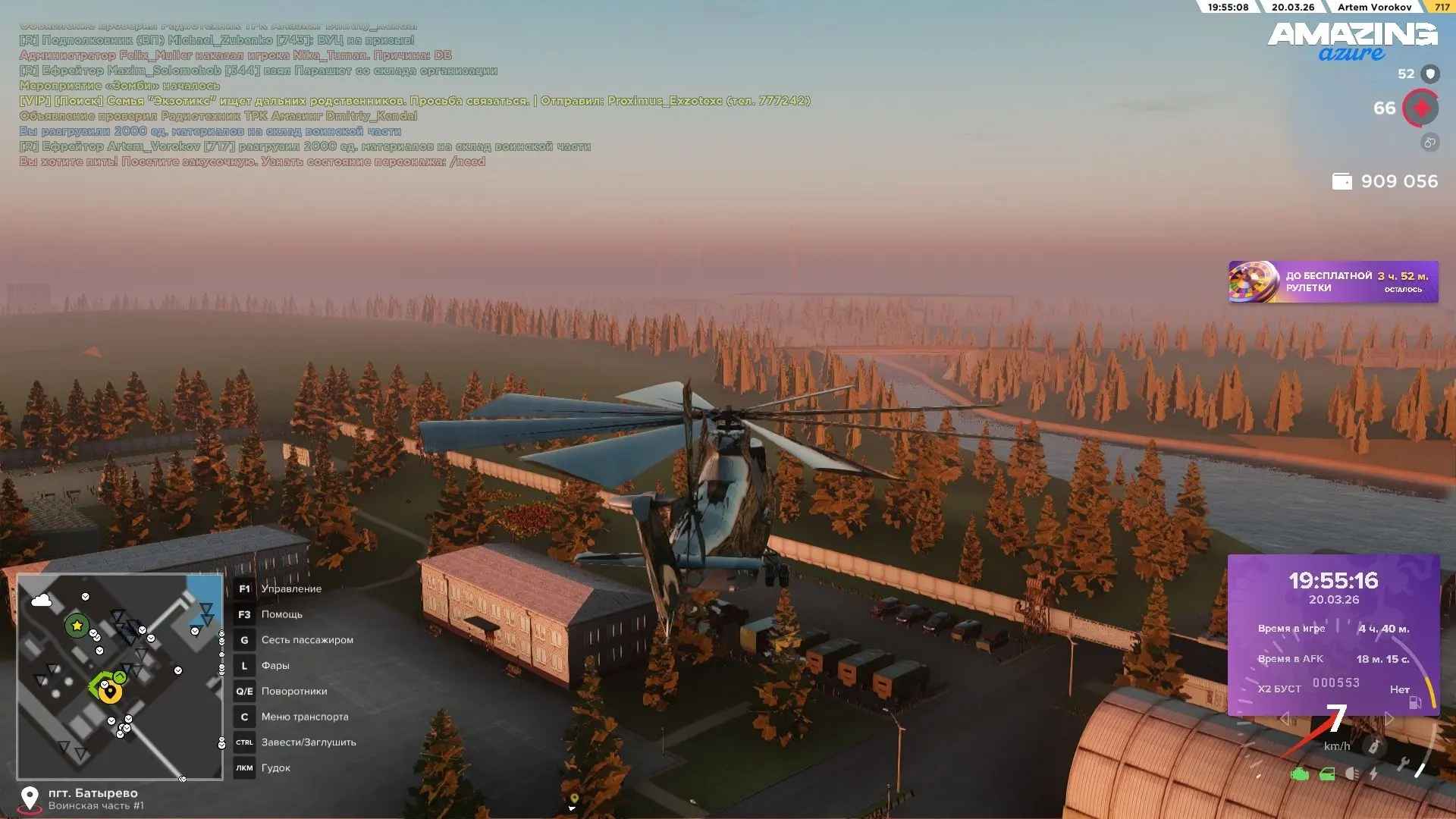Image resolution: width=1456 pixels, height=819 pixels.
Task: Open the free roulette banner
Action: coord(1332,282)
